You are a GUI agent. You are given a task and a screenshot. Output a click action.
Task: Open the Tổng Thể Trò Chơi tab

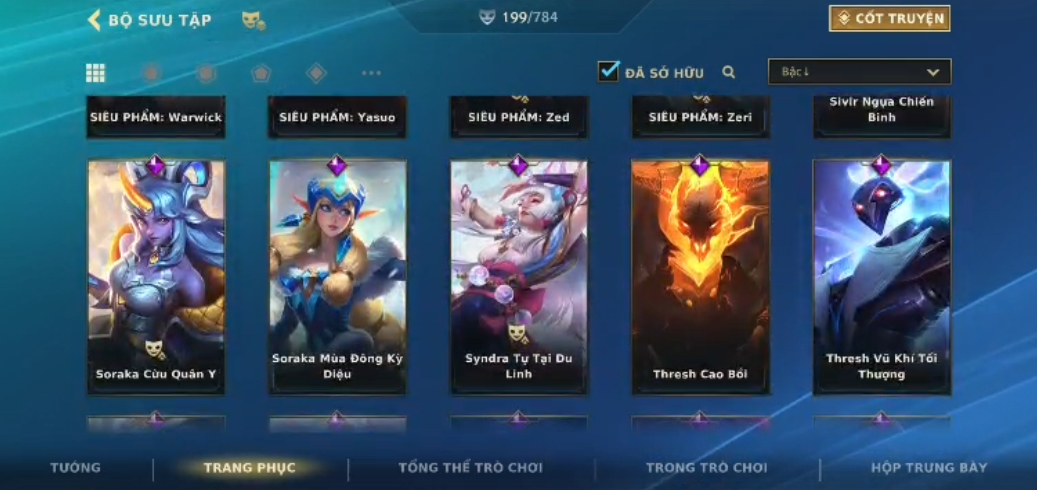[x=470, y=468]
